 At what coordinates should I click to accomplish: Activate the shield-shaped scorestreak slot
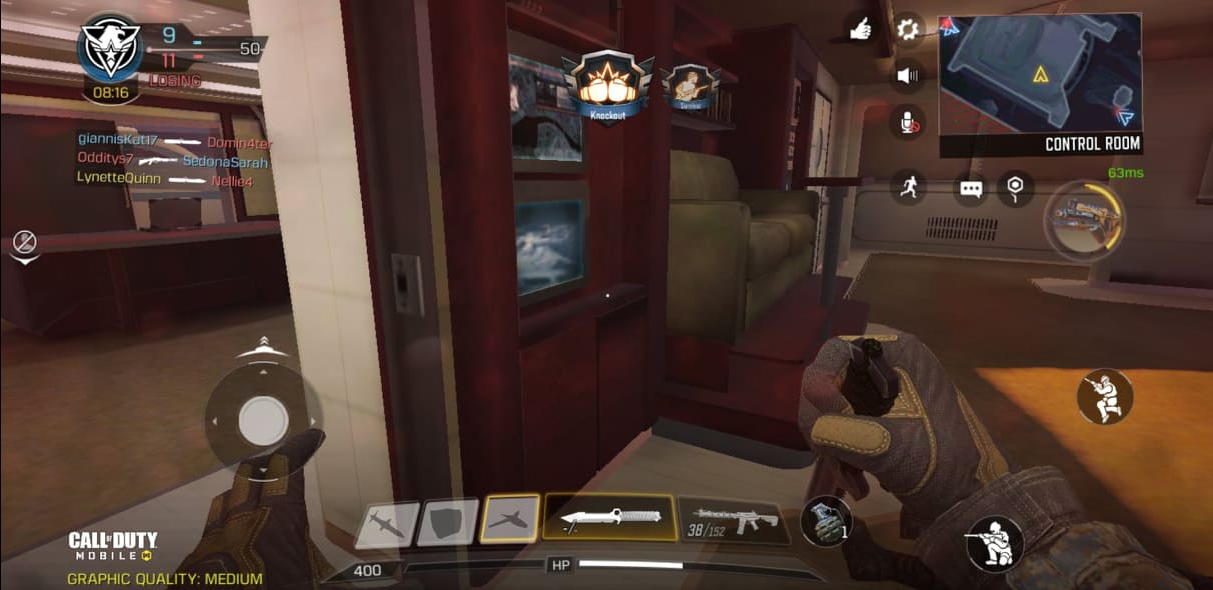[x=447, y=522]
